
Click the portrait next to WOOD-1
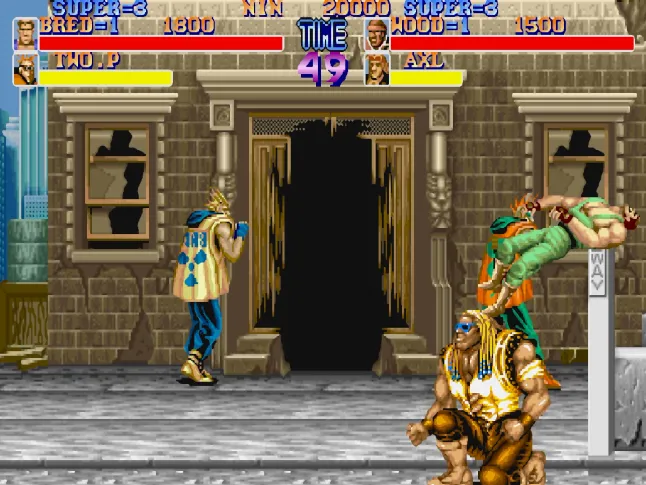pyautogui.click(x=377, y=35)
